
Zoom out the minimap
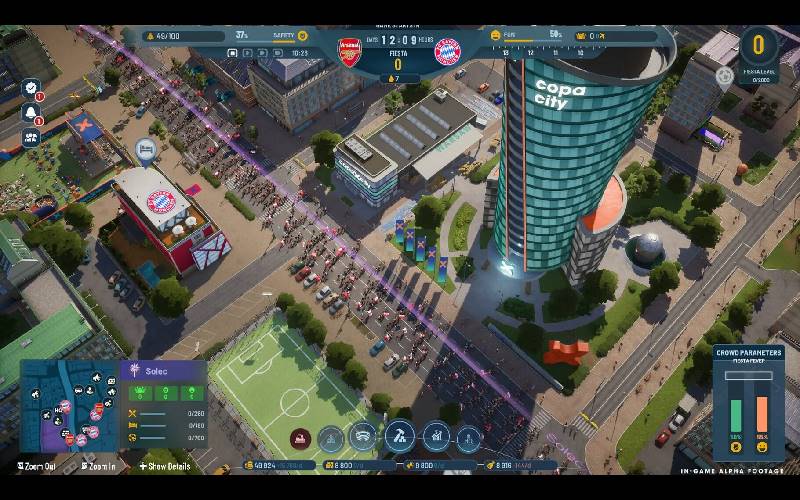point(40,466)
